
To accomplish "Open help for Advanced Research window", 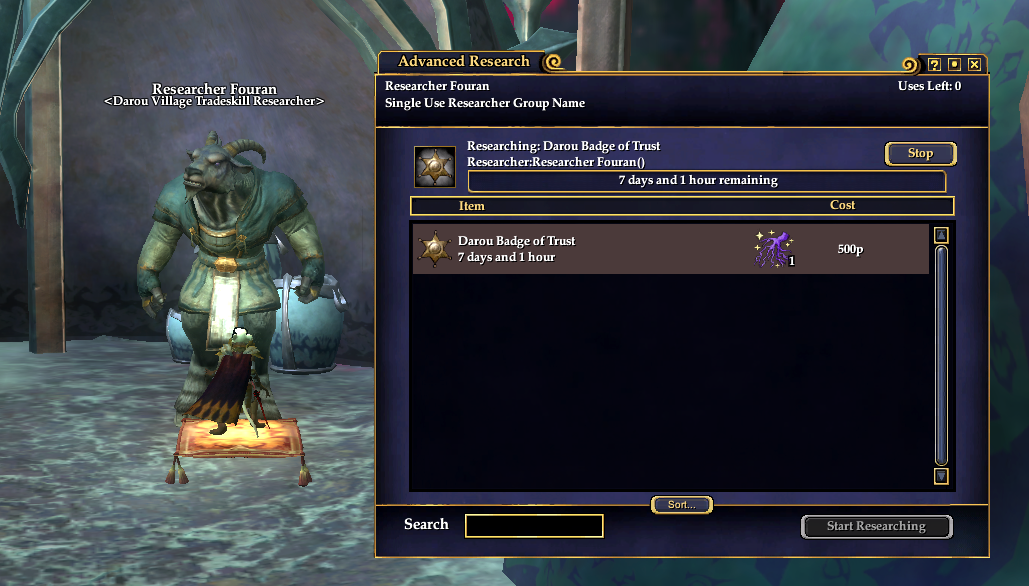I will pos(934,64).
